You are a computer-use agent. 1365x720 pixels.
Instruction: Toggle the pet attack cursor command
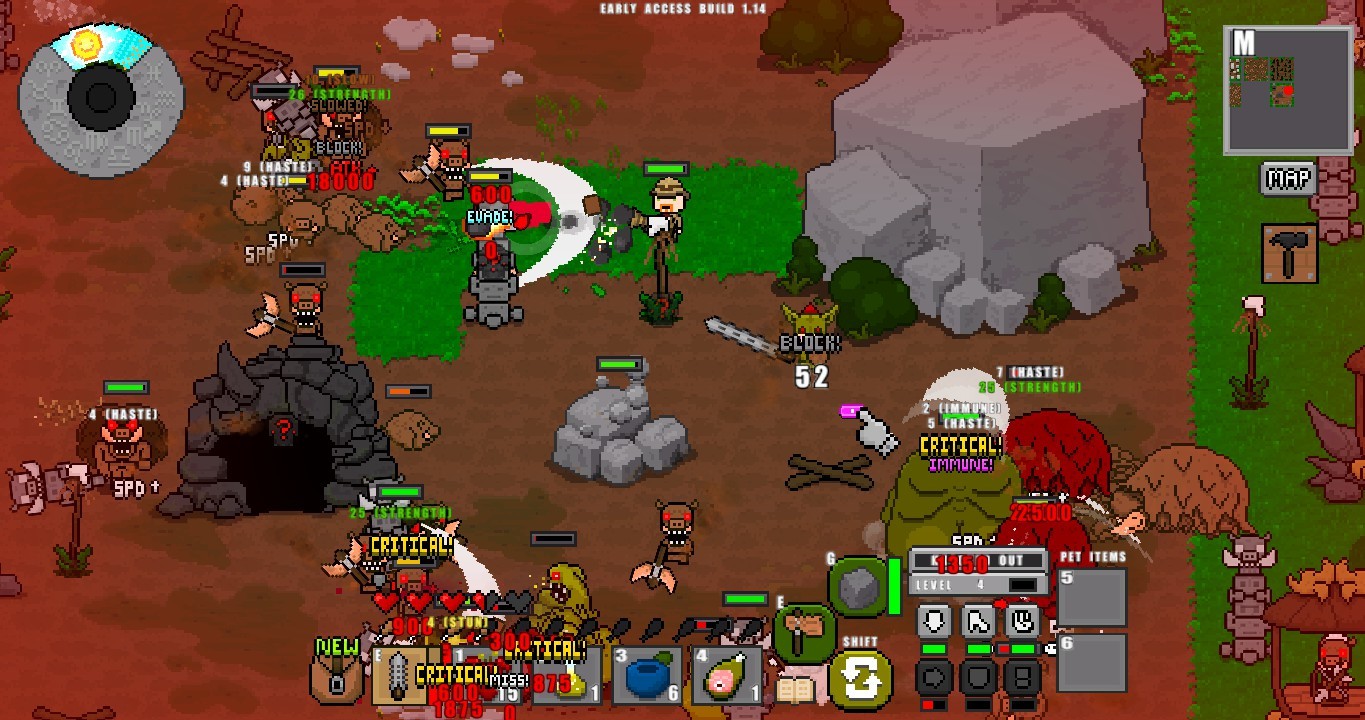click(977, 620)
